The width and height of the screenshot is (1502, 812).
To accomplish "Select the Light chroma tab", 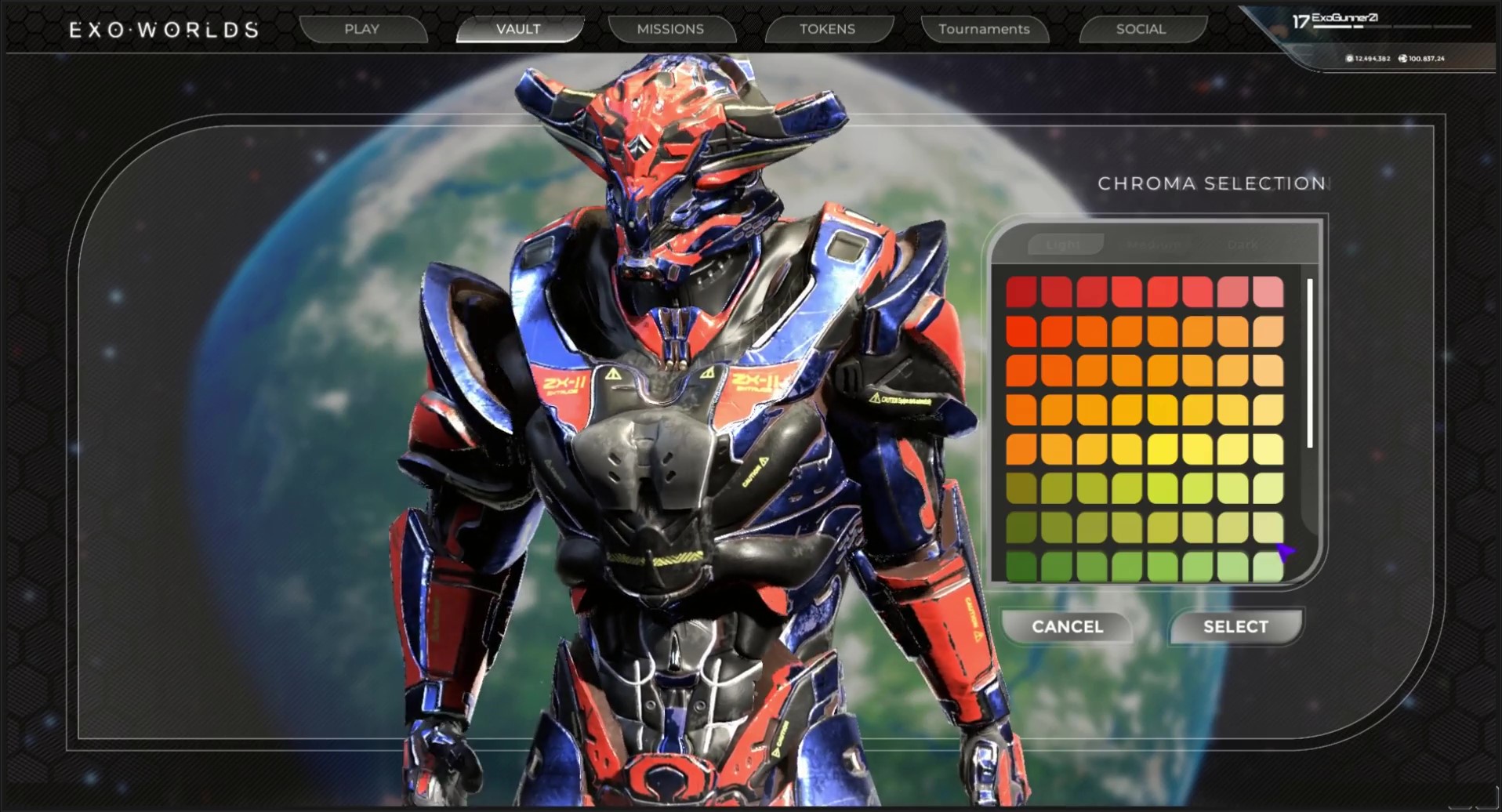I will 1064,245.
